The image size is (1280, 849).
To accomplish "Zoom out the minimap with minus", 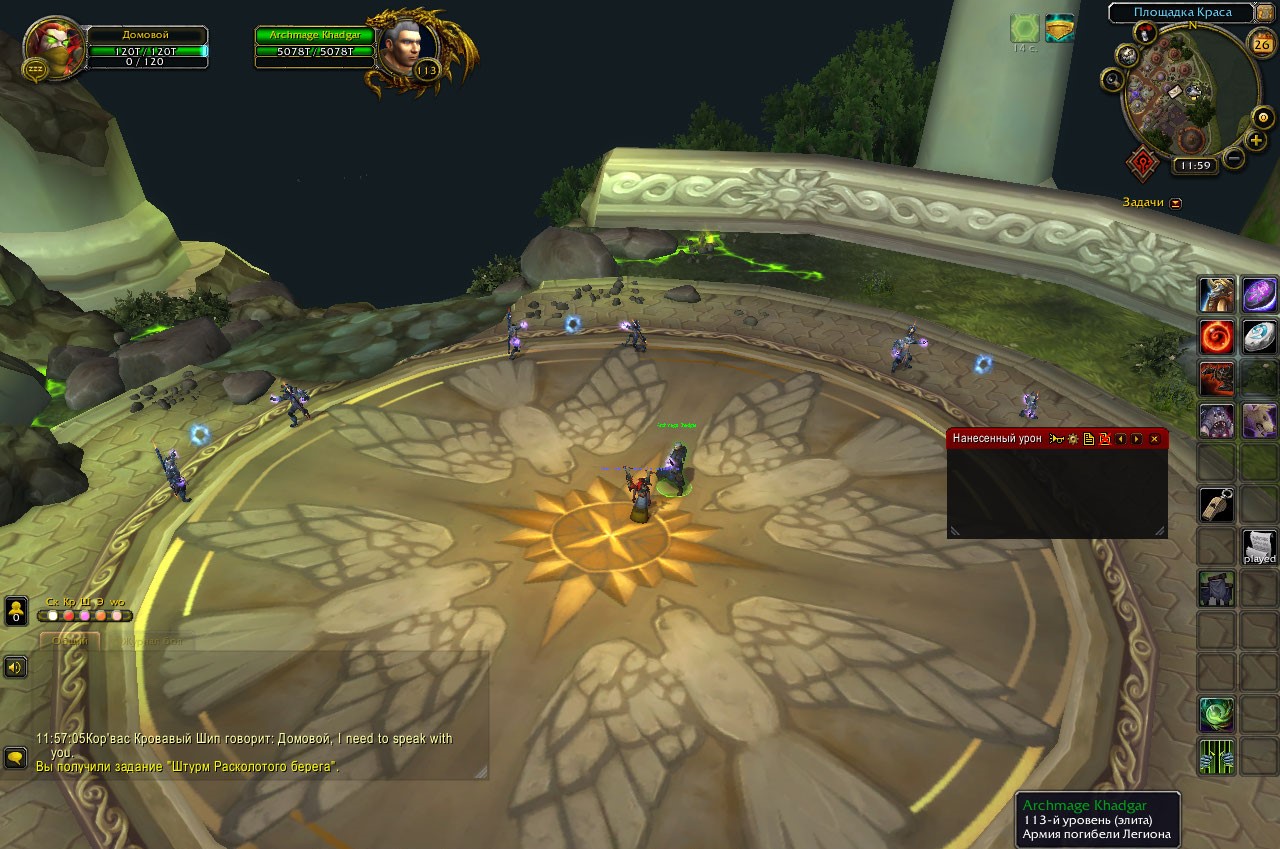I will [x=1234, y=158].
